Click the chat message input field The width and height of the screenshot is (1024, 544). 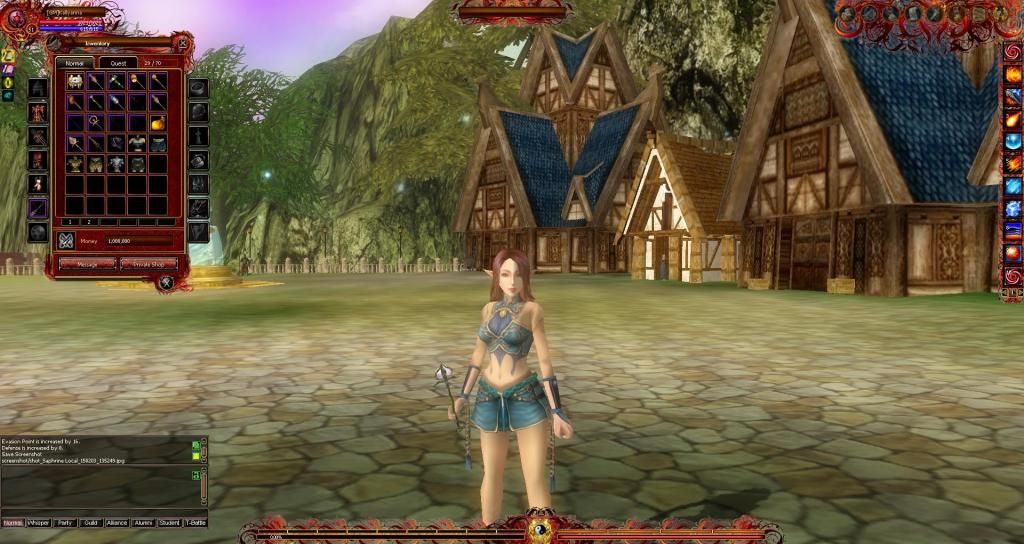coord(100,510)
